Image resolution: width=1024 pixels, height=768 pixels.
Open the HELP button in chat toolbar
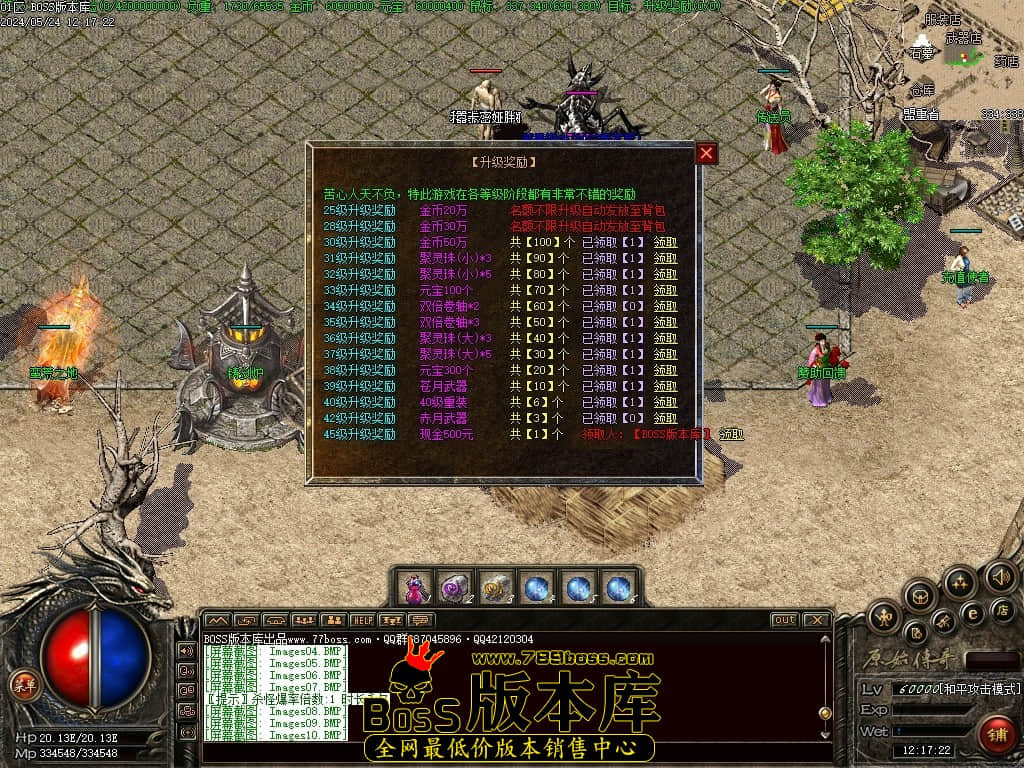tap(362, 620)
